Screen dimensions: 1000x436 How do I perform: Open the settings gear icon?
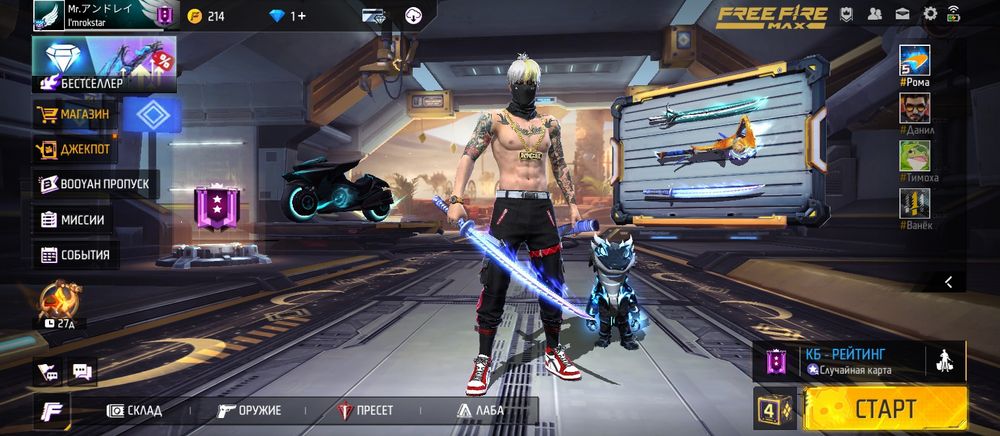point(930,14)
